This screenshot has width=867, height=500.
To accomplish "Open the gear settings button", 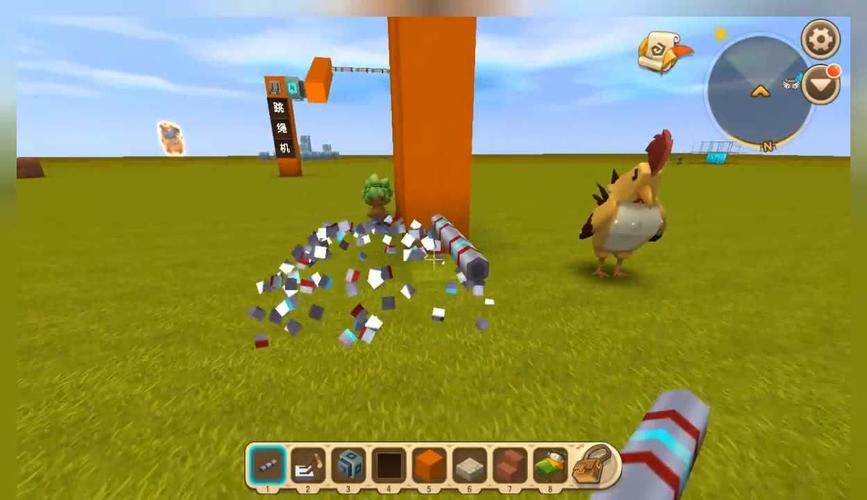I will pyautogui.click(x=821, y=40).
